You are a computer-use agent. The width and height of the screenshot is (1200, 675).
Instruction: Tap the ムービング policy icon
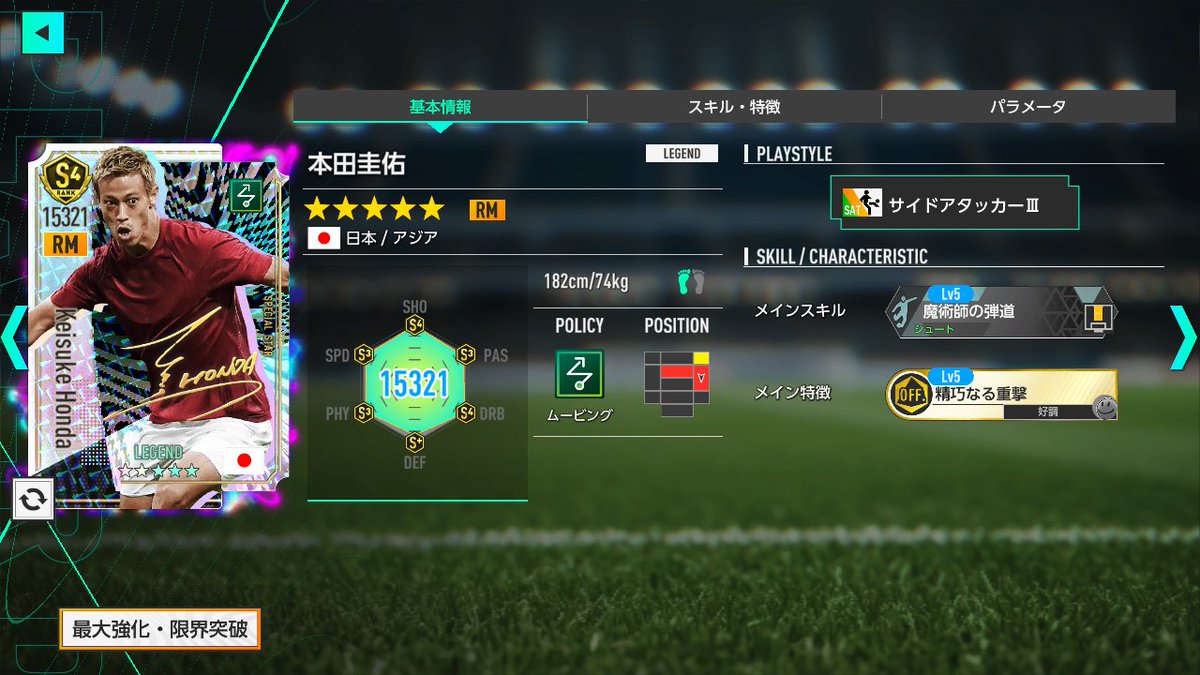580,374
